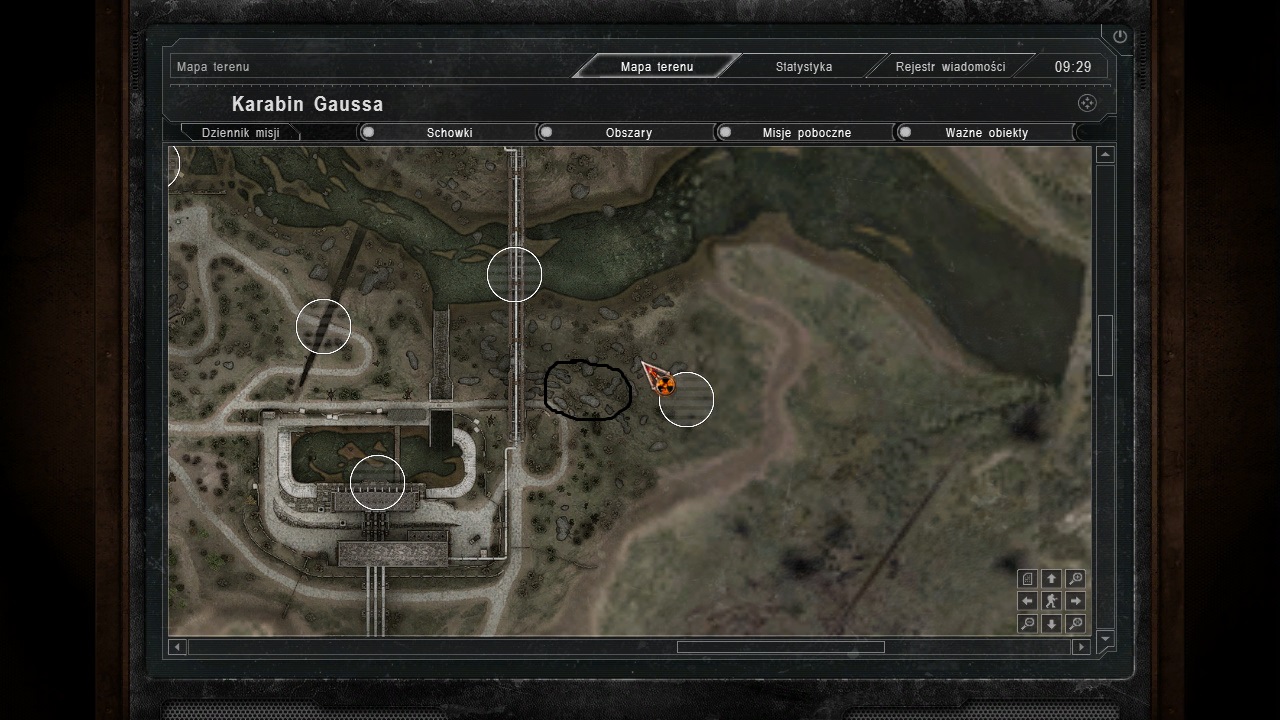Pan the map right with the arrow button

coord(1075,601)
